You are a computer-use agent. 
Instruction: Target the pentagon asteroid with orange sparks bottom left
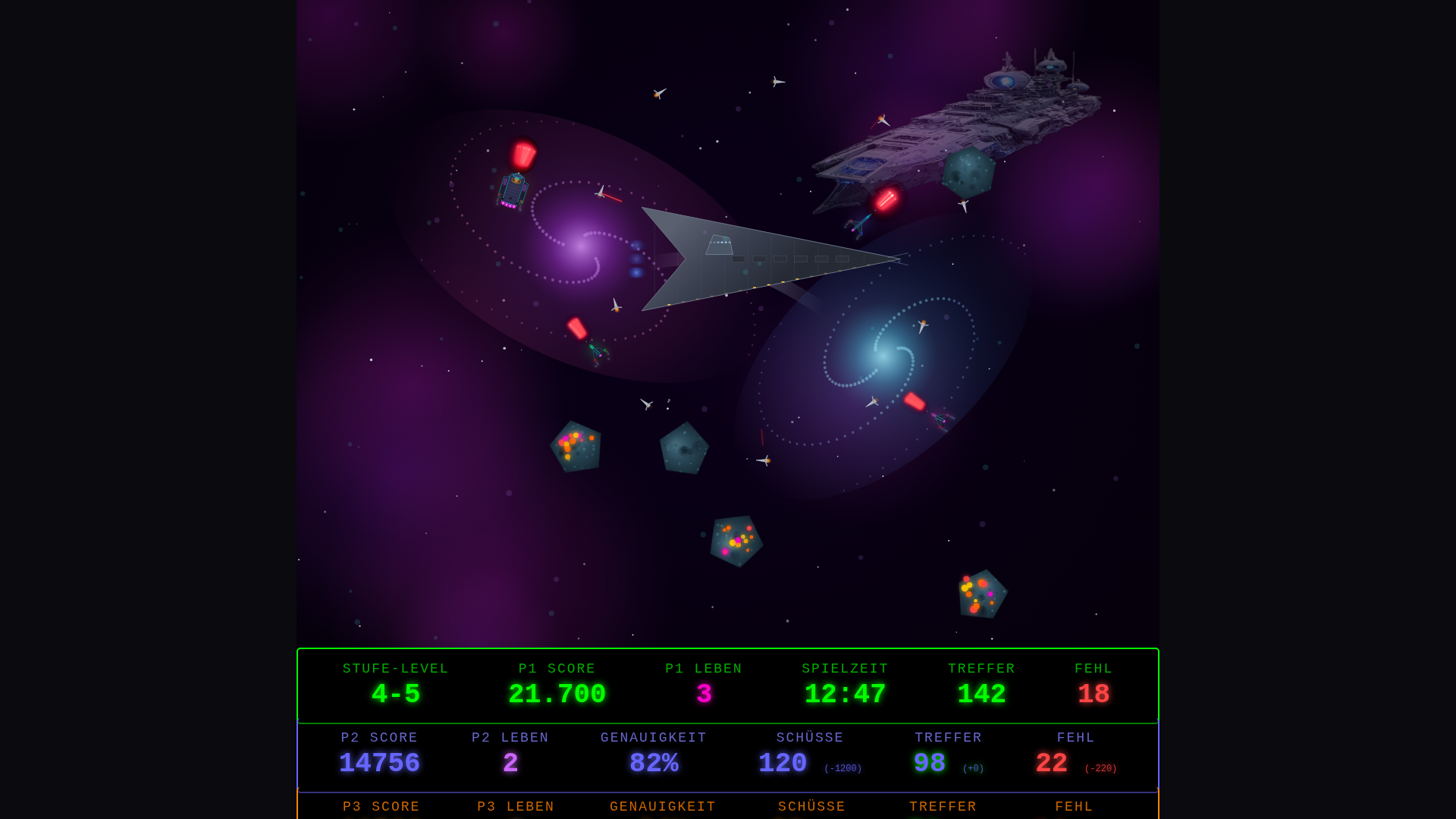point(576,449)
